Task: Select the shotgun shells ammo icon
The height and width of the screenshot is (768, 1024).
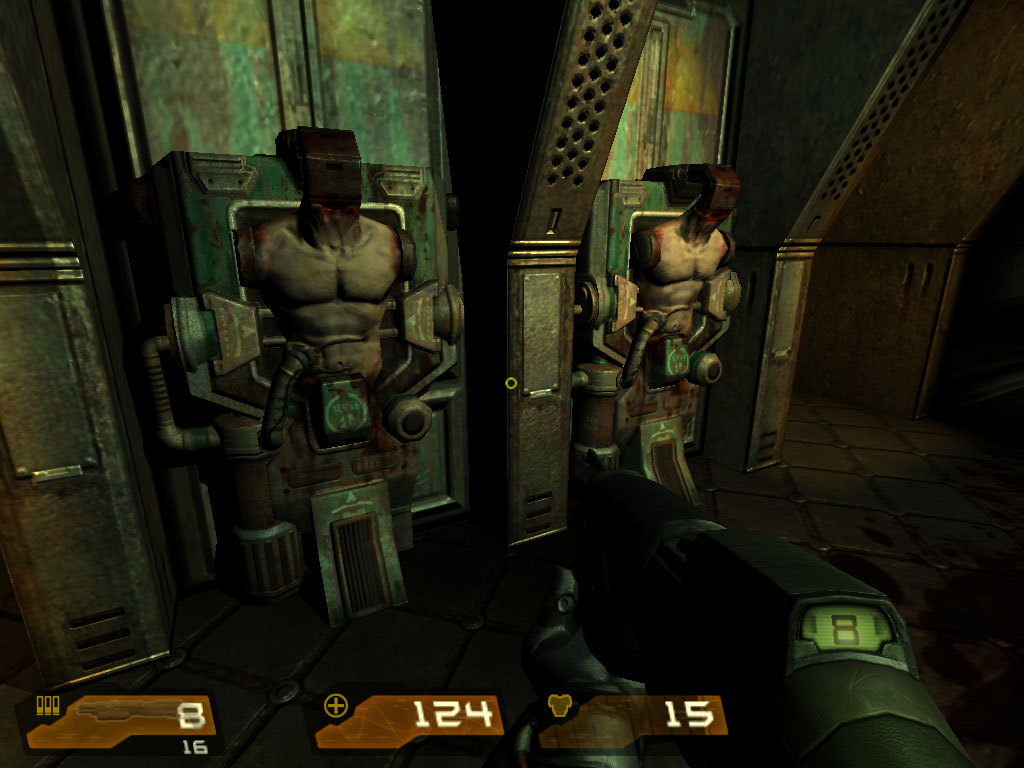Action: [x=45, y=706]
